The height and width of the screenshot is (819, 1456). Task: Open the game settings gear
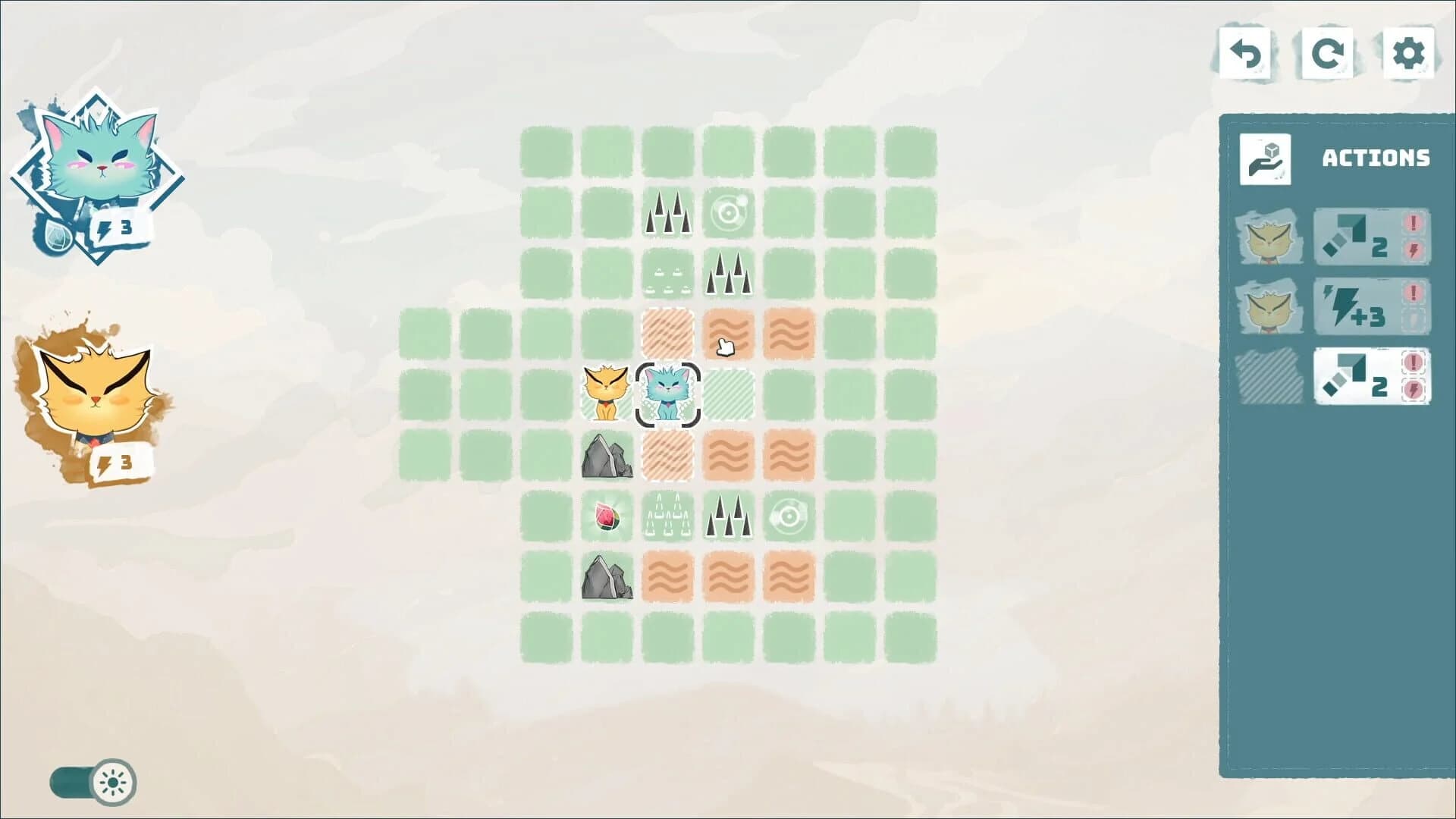point(1408,54)
